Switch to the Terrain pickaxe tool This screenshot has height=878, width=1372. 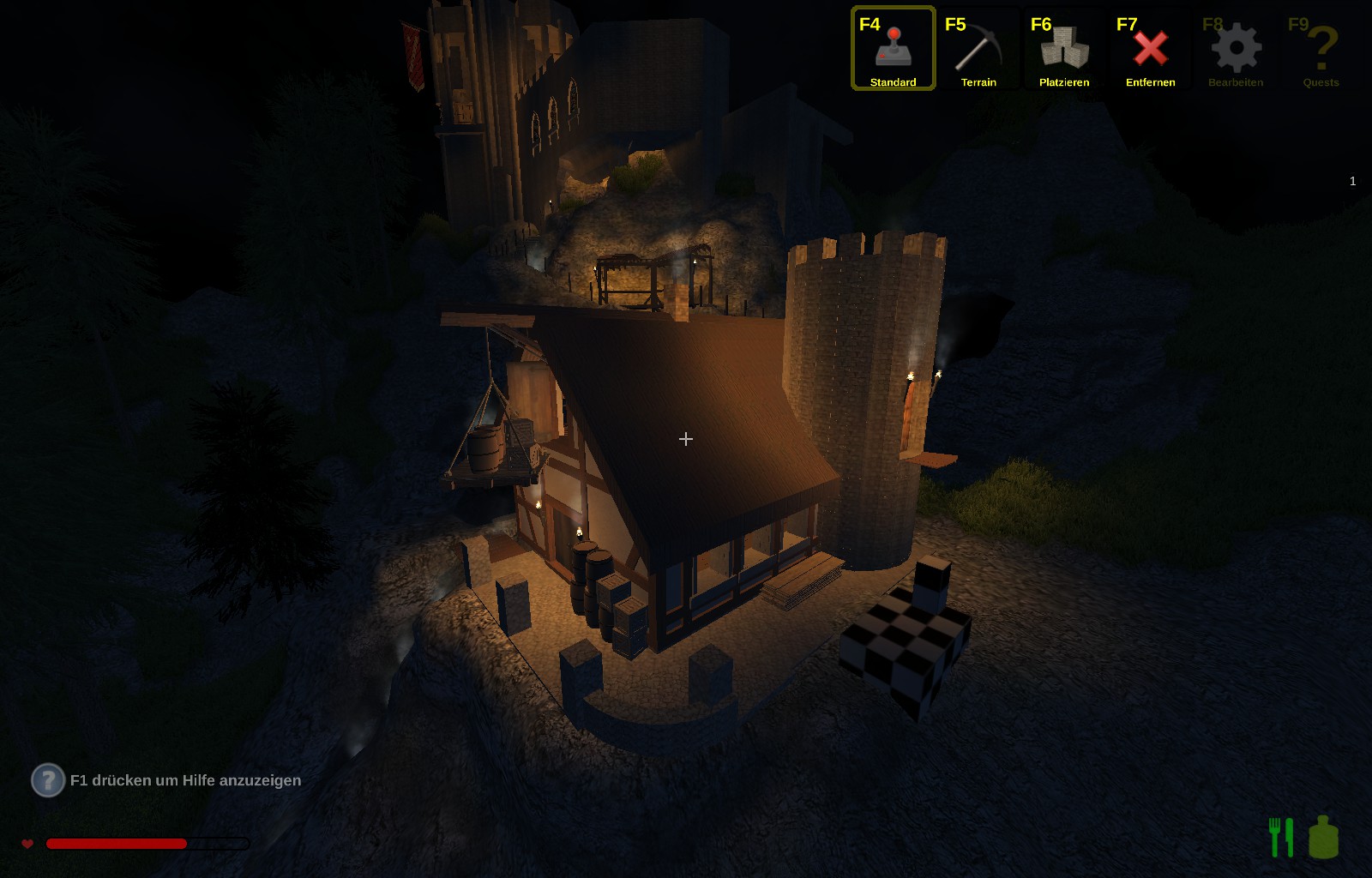[978, 49]
